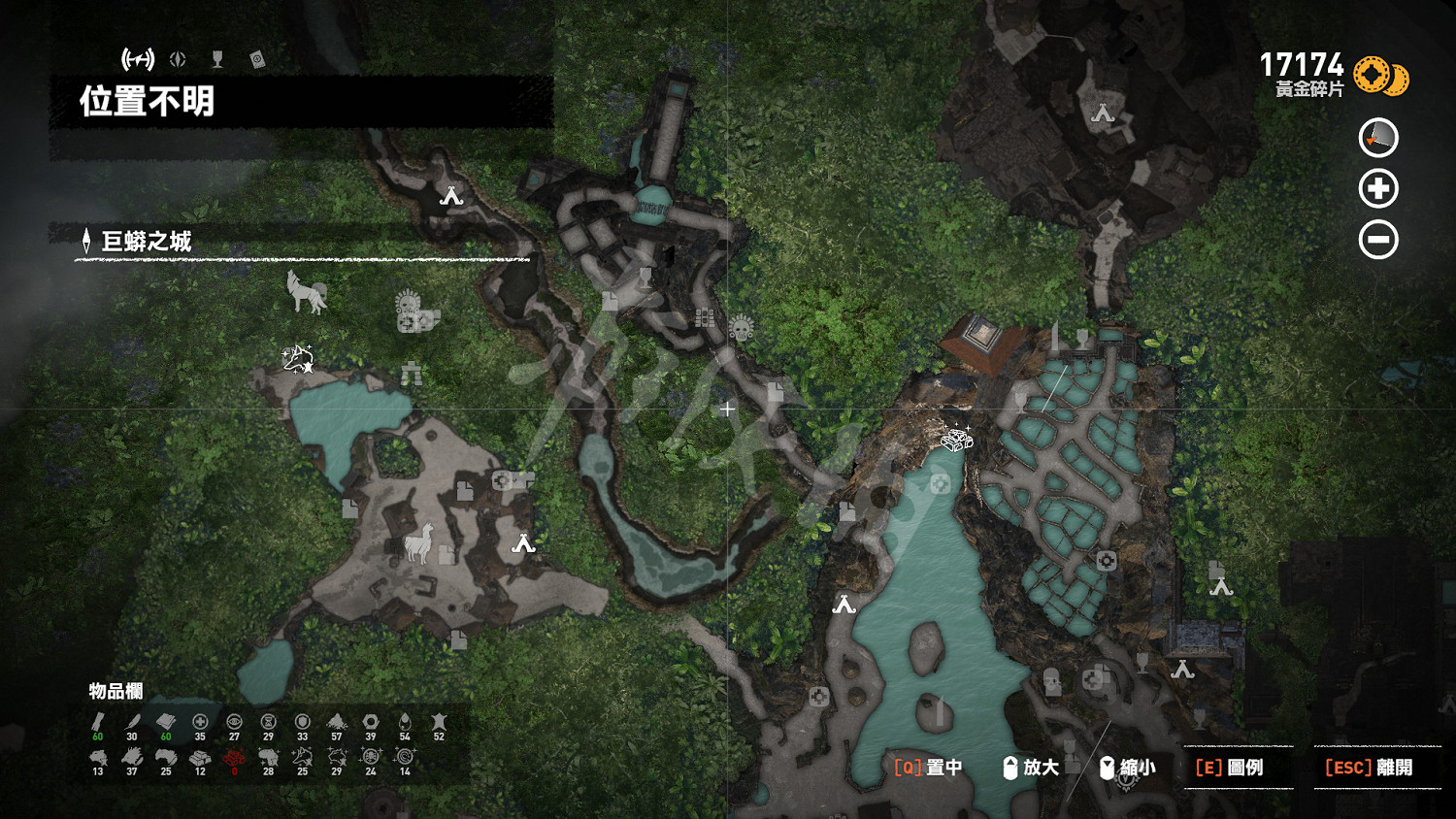This screenshot has height=819, width=1456.
Task: Switch to the compass-shaped tab icon
Action: tap(178, 59)
